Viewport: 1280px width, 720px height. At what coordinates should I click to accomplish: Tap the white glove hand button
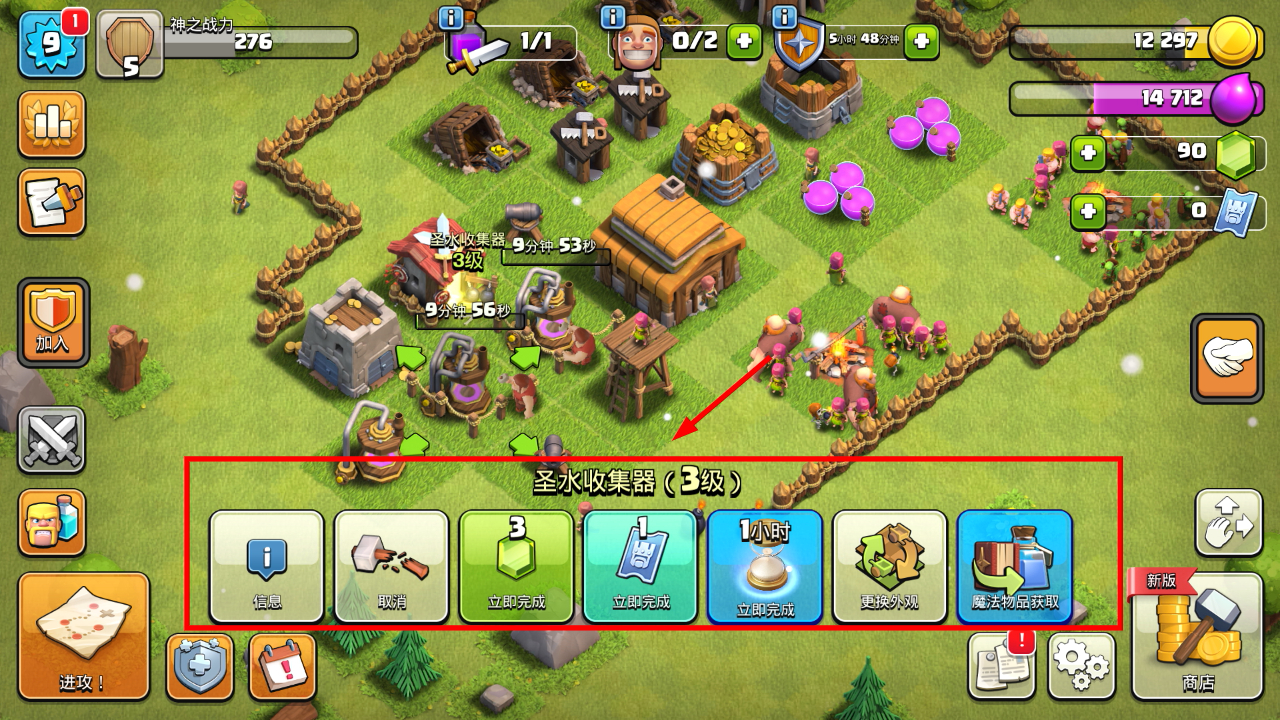1227,357
